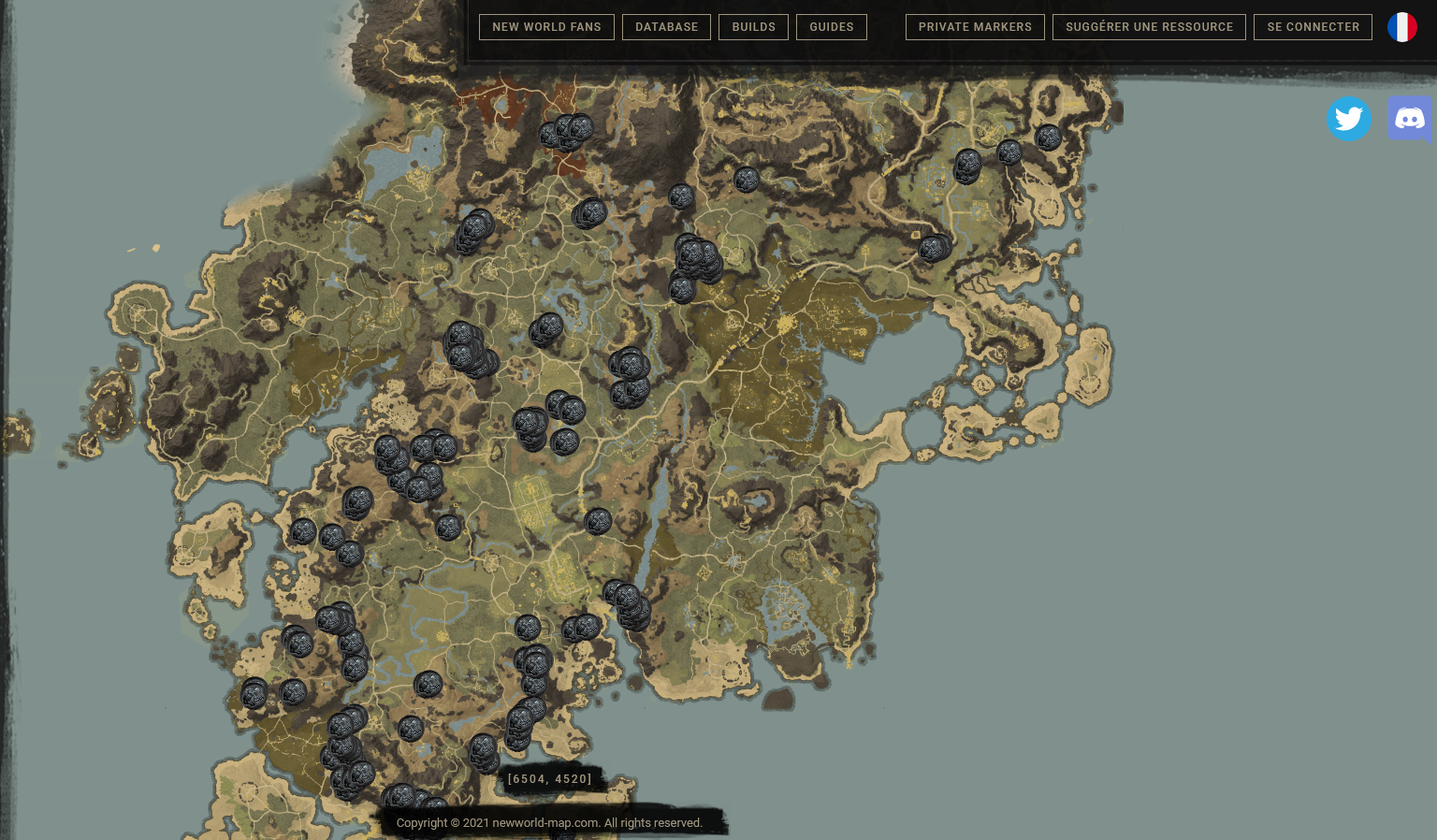This screenshot has width=1437, height=840.
Task: Open the French flag language selector
Action: [x=1401, y=27]
